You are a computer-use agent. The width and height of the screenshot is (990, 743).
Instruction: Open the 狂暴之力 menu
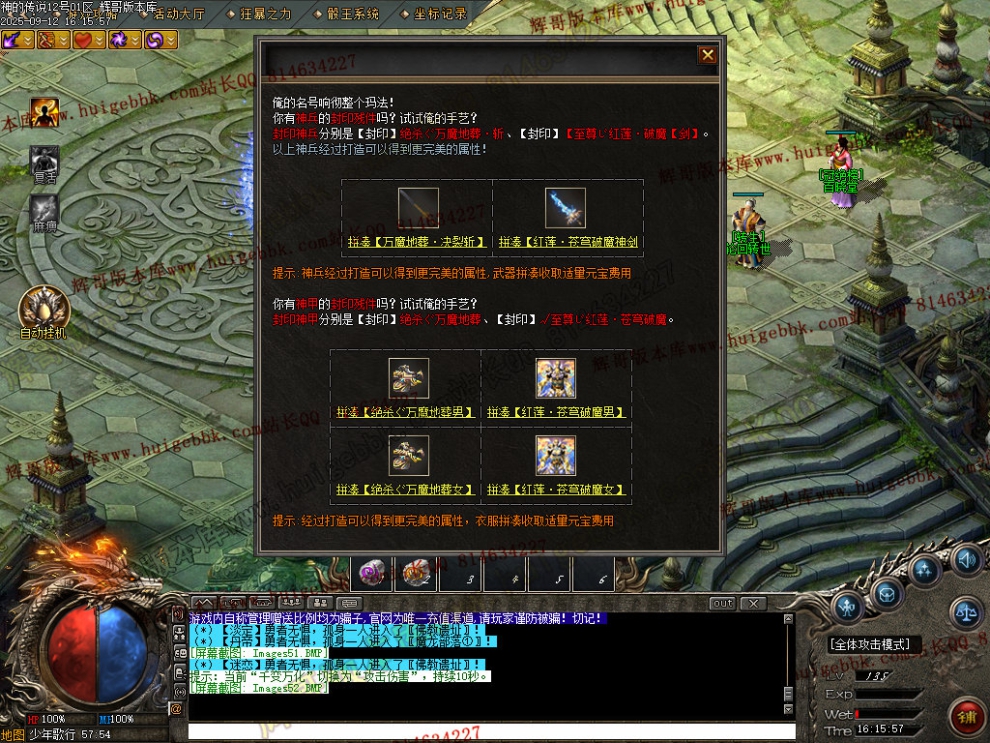pyautogui.click(x=265, y=14)
